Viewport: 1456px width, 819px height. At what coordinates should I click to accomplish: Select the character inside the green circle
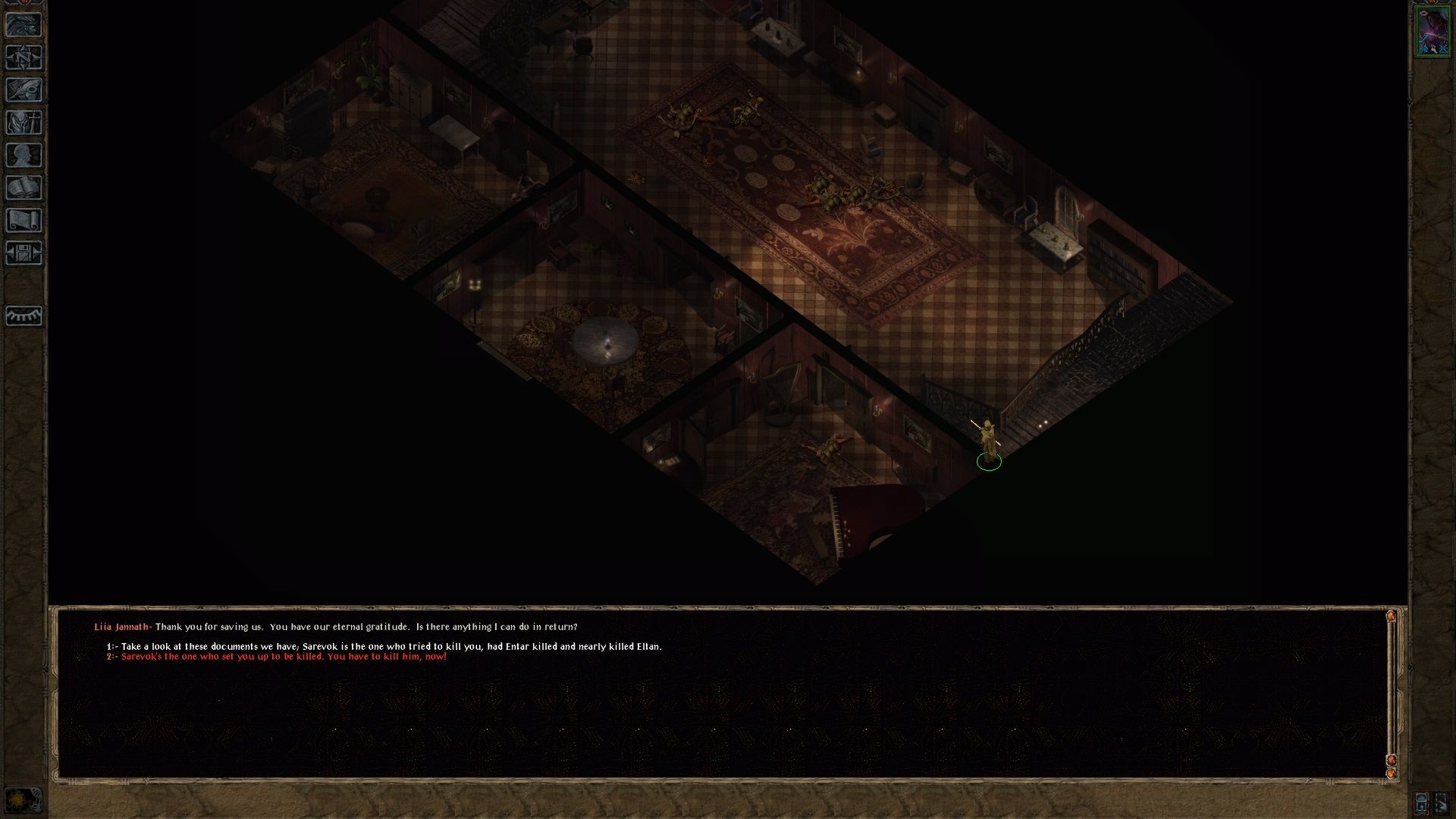988,440
